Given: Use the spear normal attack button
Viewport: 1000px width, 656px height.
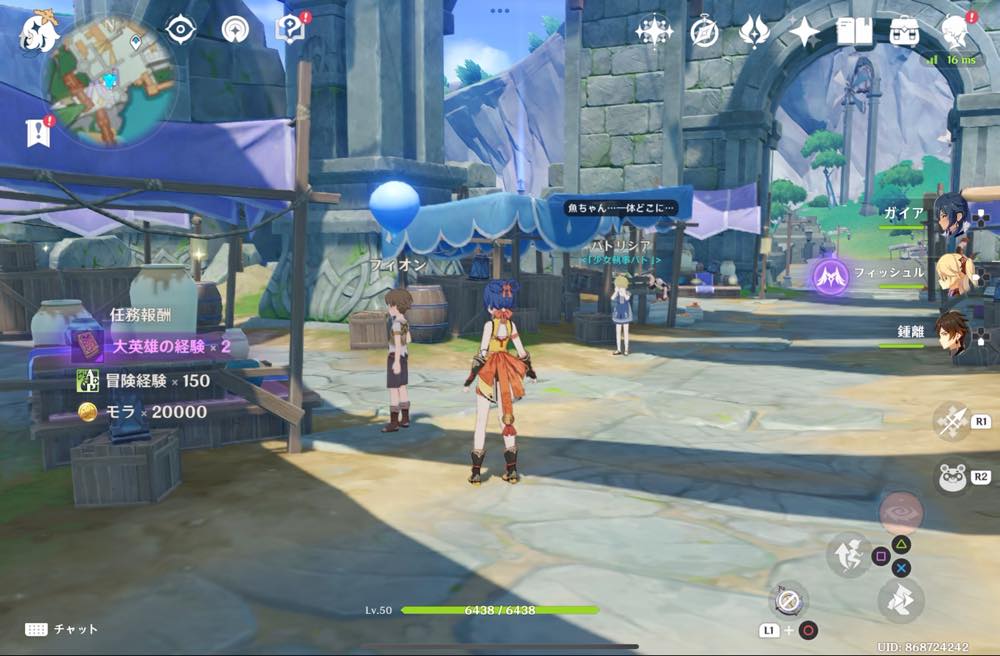Looking at the screenshot, I should [x=950, y=421].
